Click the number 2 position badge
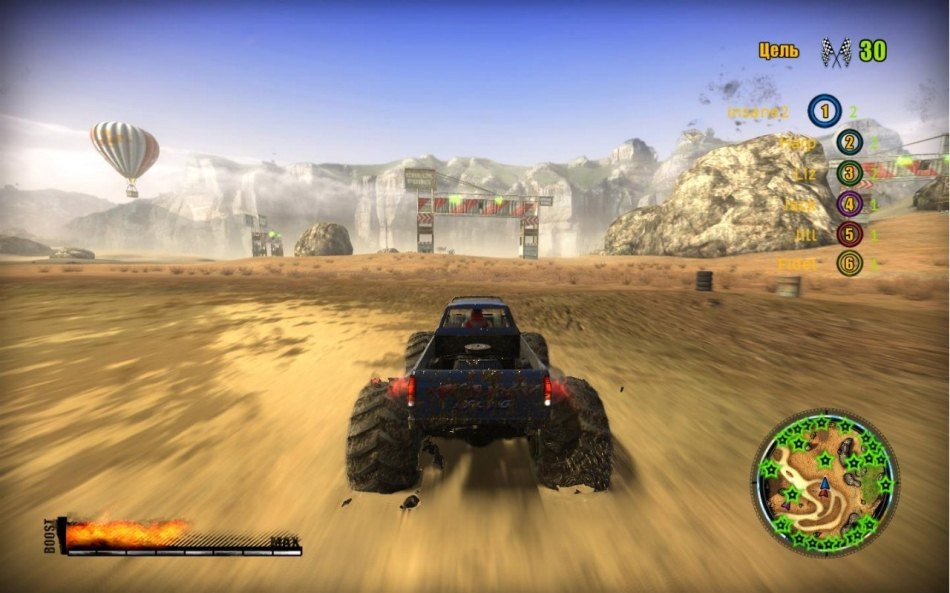The height and width of the screenshot is (593, 950). (x=849, y=143)
